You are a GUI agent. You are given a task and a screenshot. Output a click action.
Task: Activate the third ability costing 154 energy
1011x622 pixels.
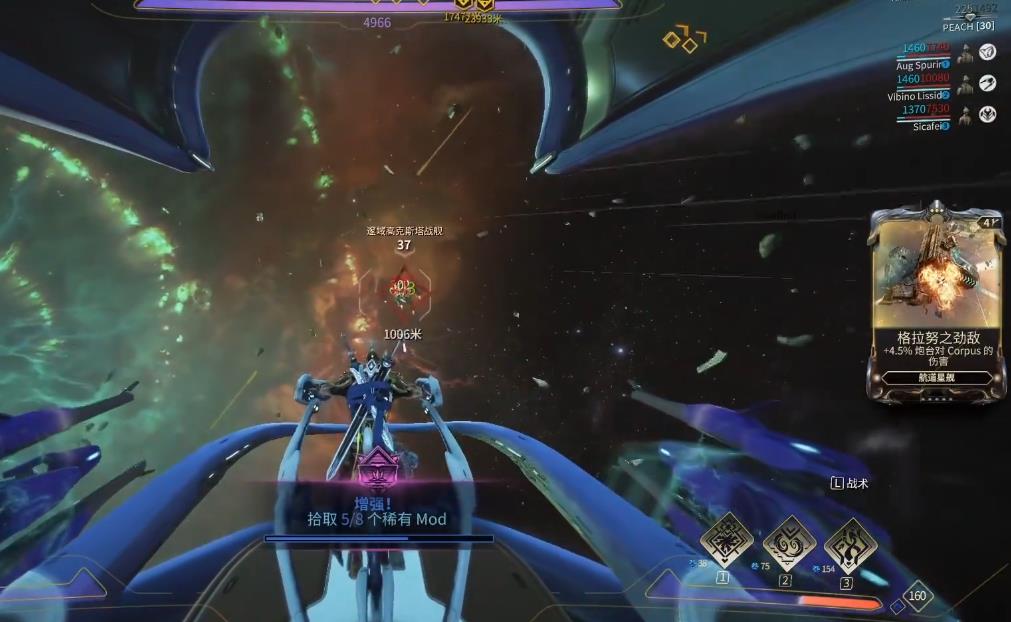[851, 543]
